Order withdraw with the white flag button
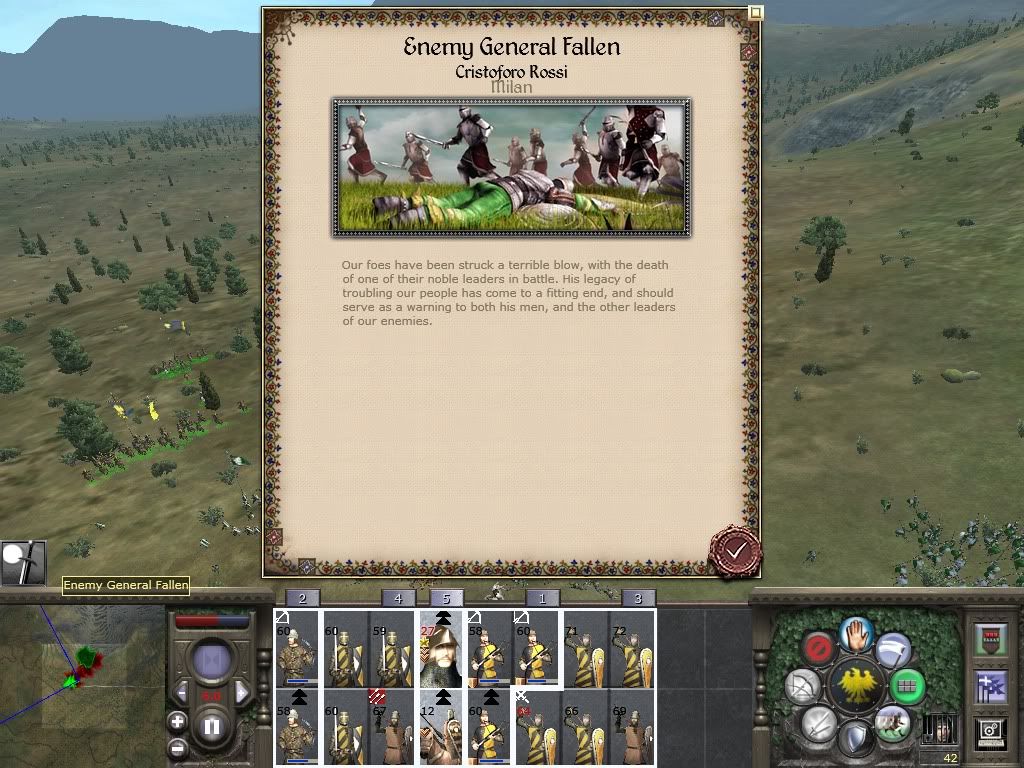The image size is (1024, 768). point(893,649)
